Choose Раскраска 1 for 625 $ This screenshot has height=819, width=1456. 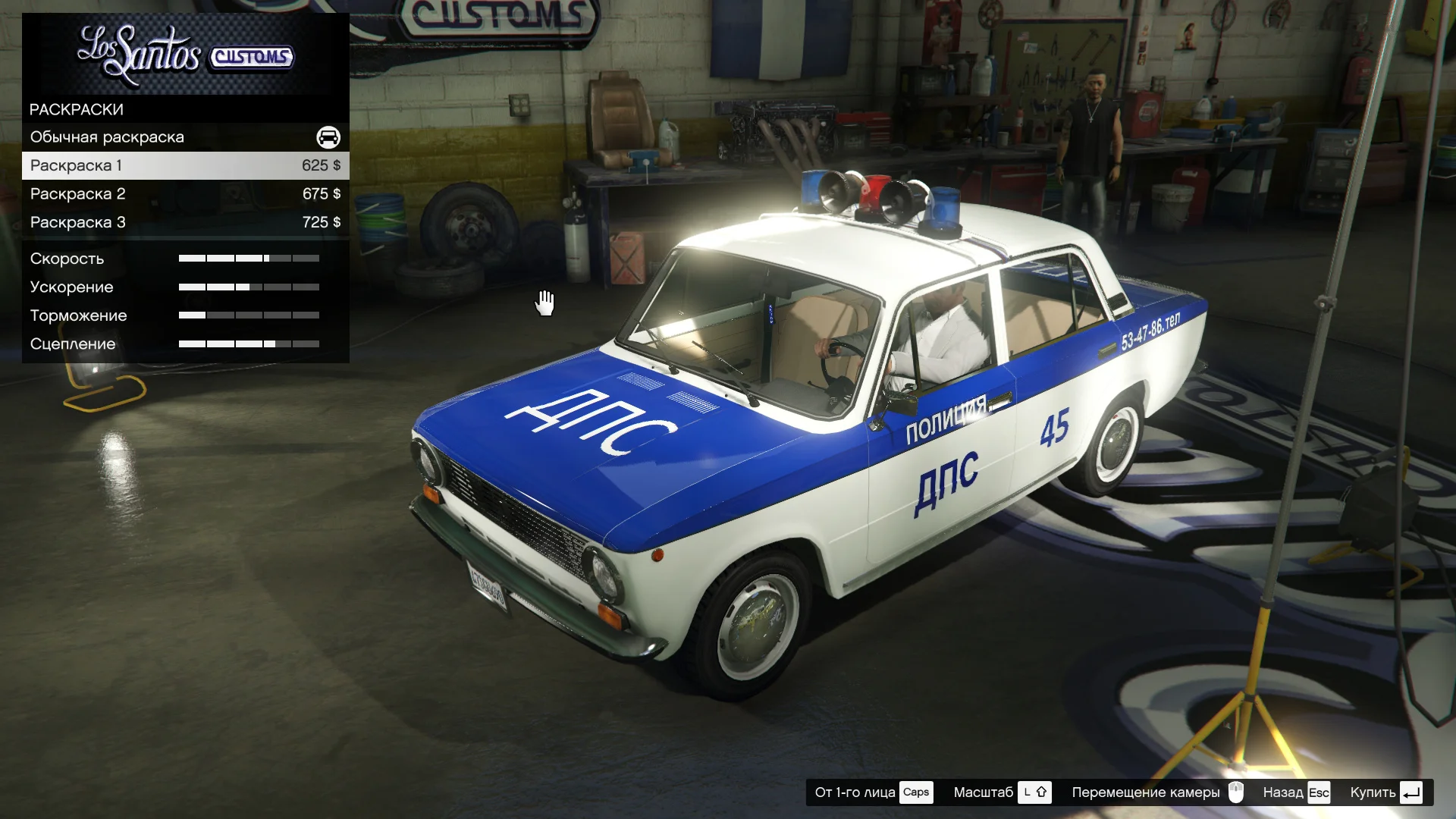185,165
